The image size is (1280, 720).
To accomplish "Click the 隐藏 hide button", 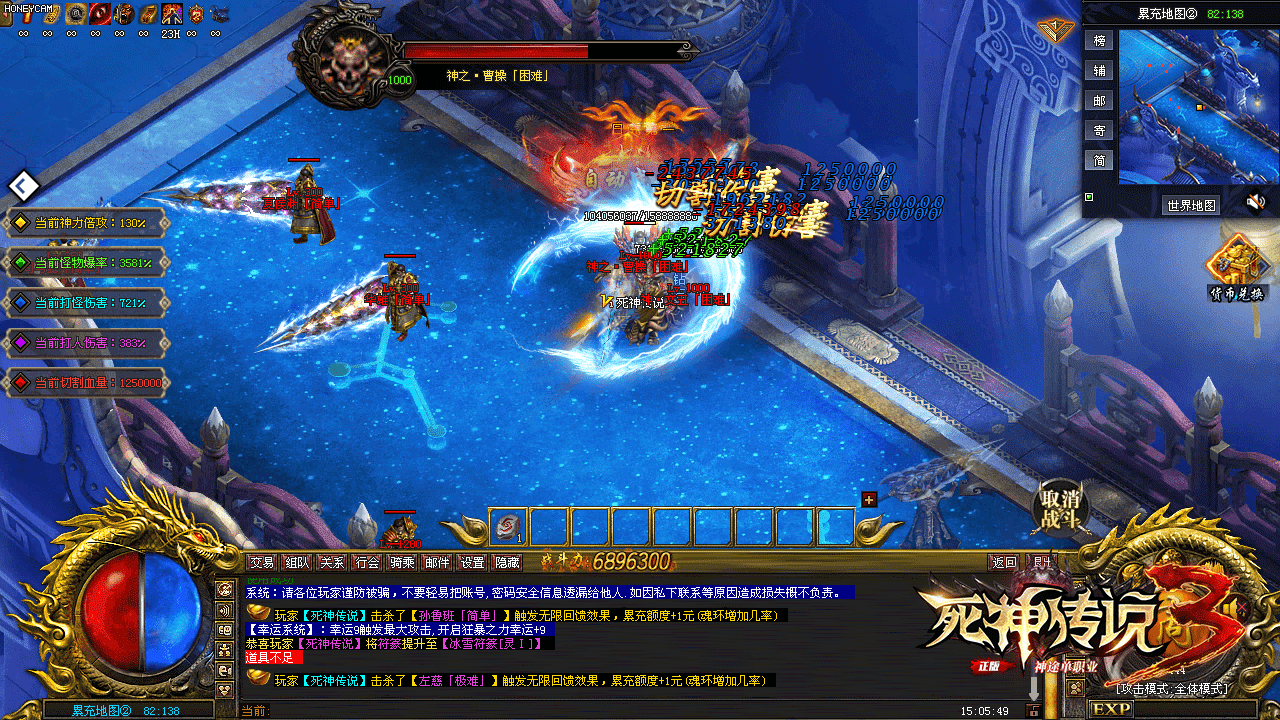I will tap(507, 563).
